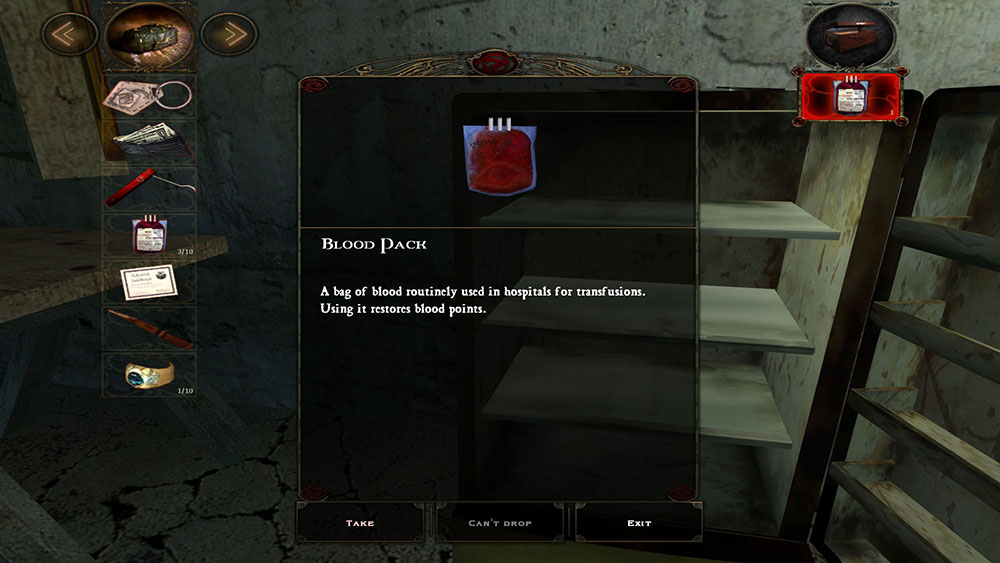The height and width of the screenshot is (563, 1000).
Task: Choose the wallet with cash slot
Action: tap(150, 142)
